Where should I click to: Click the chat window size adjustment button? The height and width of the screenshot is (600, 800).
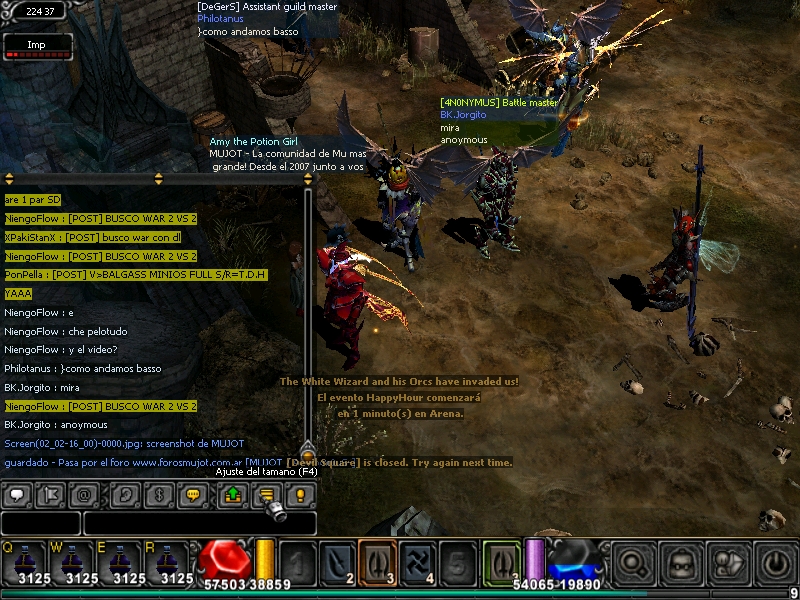(x=265, y=494)
